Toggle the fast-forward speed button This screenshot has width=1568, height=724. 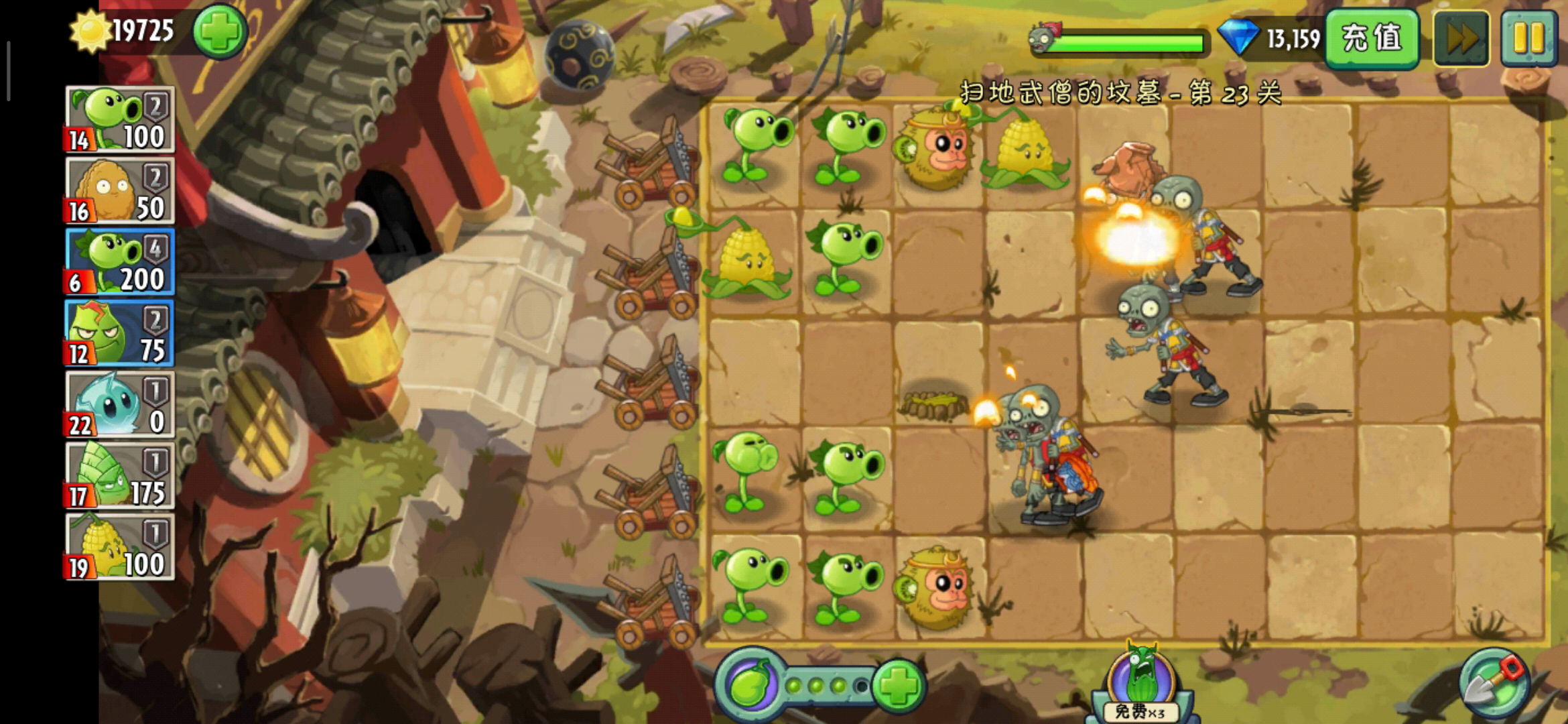(x=1461, y=38)
